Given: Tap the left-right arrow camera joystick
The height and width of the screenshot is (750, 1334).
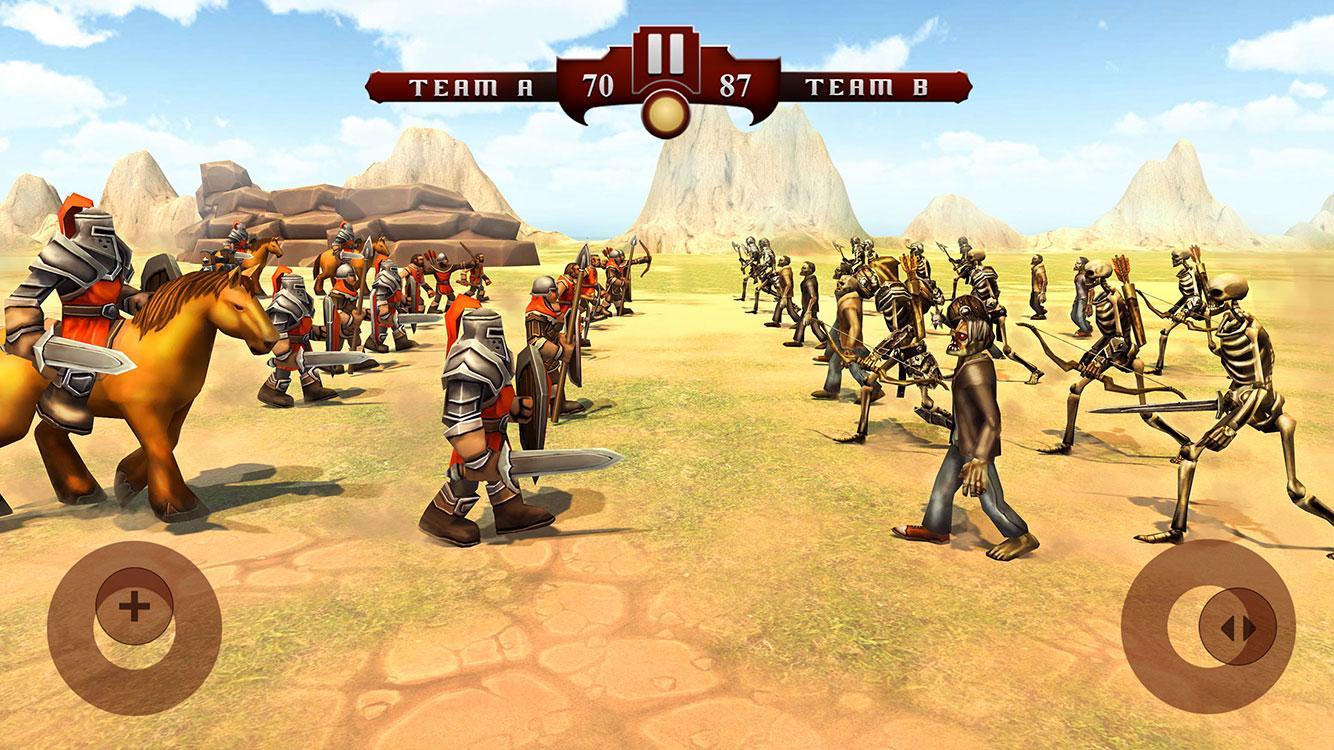Looking at the screenshot, I should [1238, 627].
